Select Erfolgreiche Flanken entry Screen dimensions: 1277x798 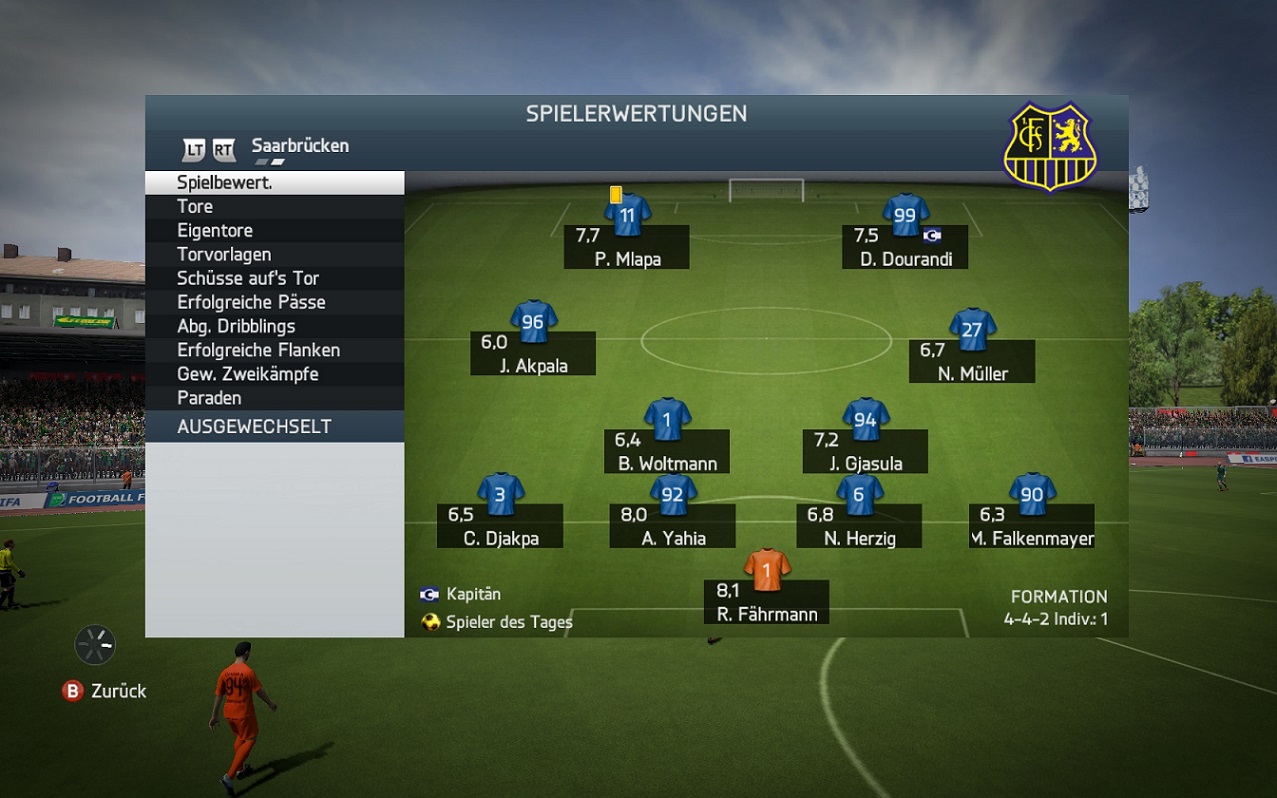(274, 351)
